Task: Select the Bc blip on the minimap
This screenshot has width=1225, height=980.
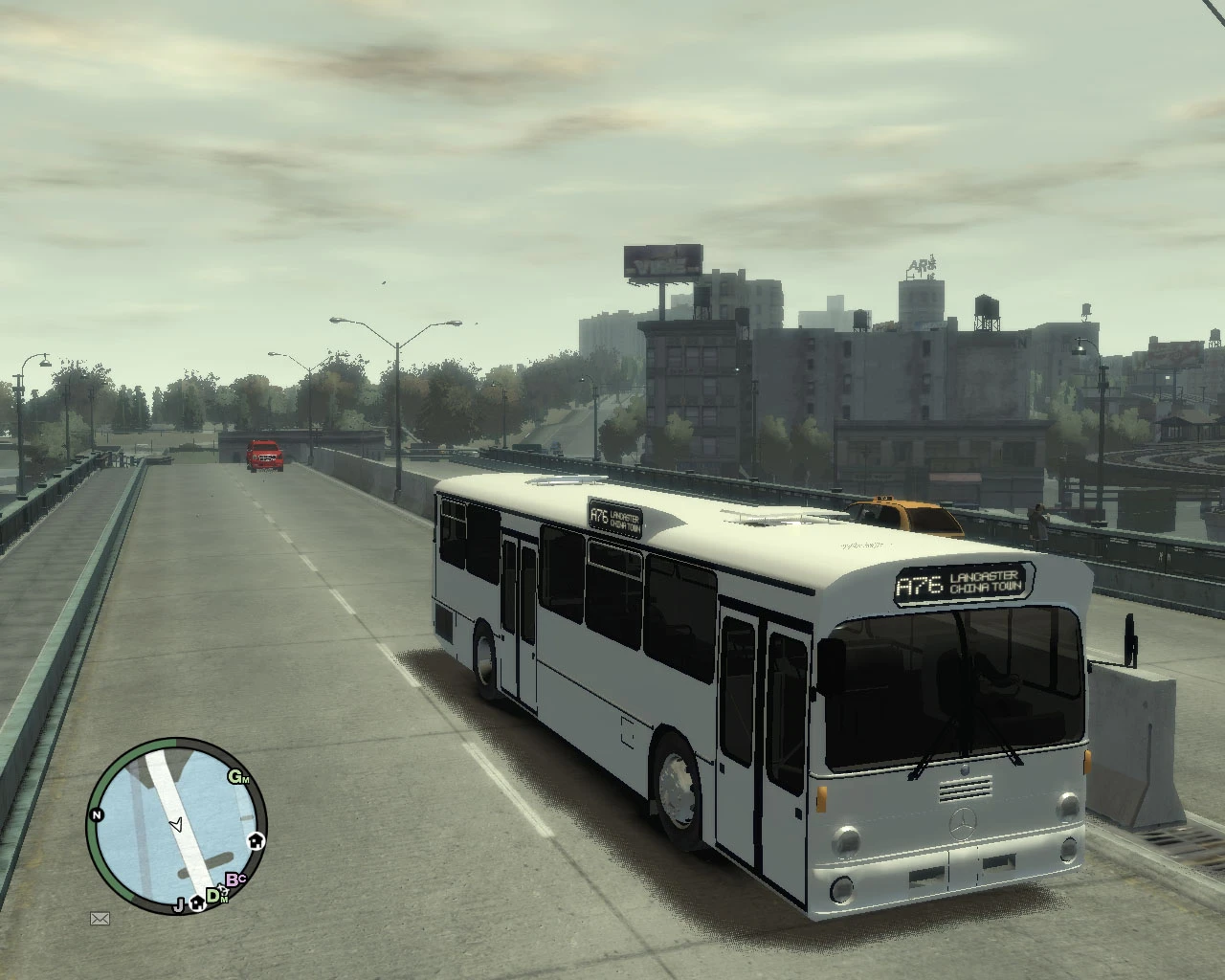Action: pyautogui.click(x=234, y=880)
